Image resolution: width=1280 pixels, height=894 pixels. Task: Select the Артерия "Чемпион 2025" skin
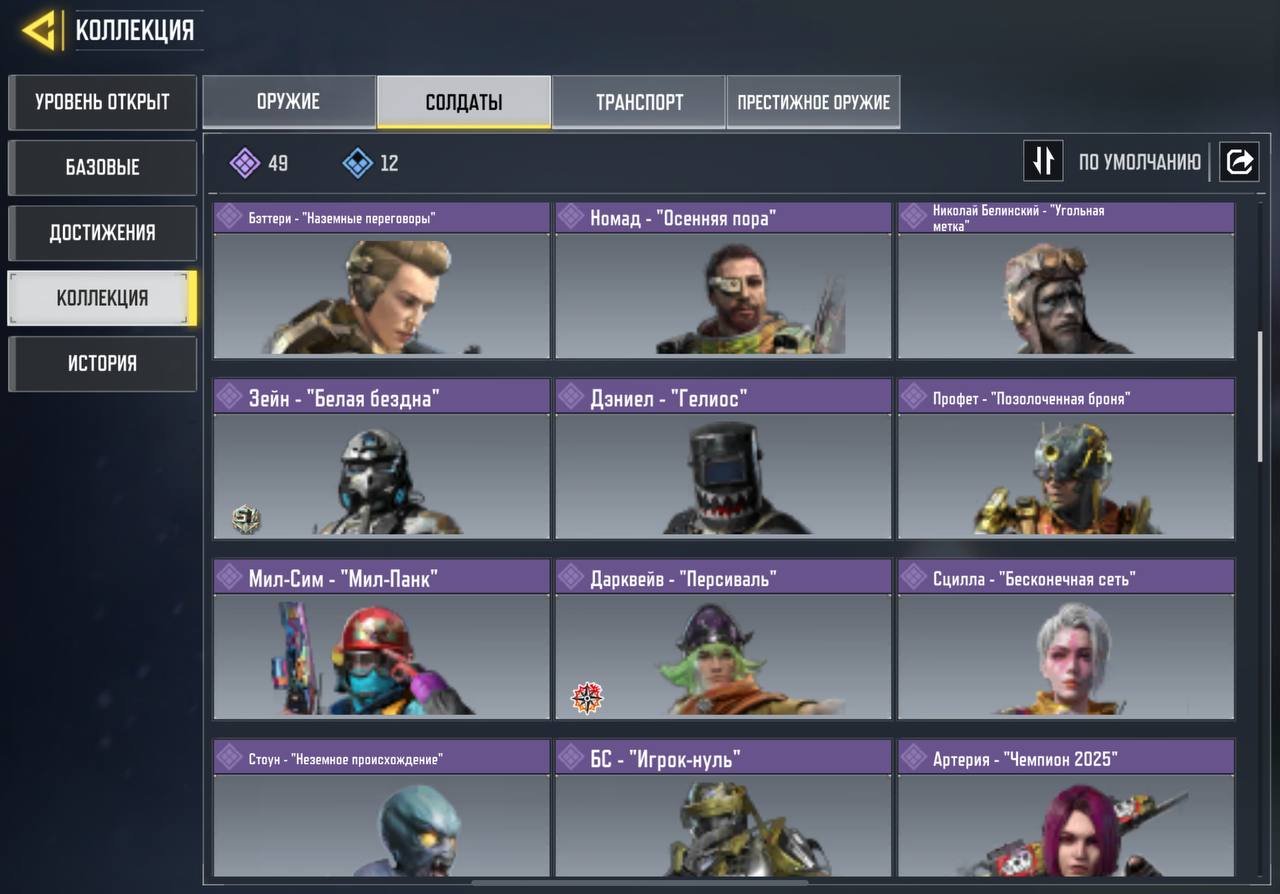point(1066,810)
